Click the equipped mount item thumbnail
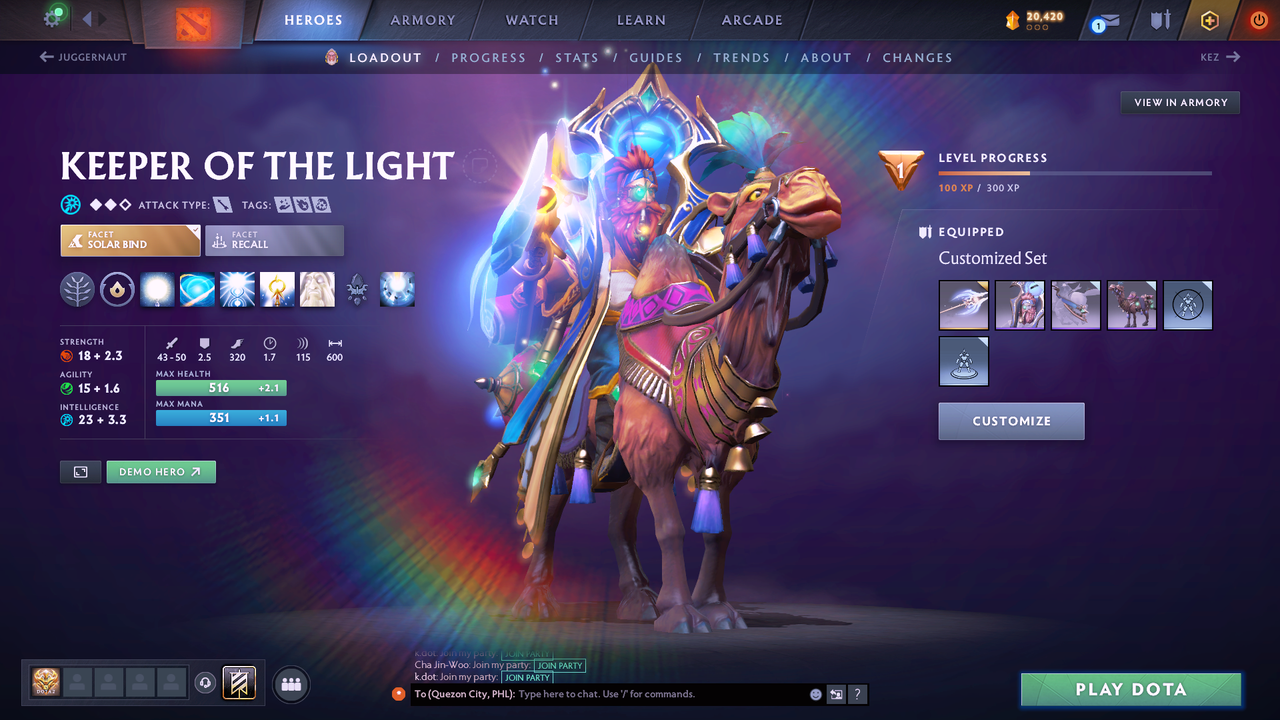Viewport: 1280px width, 720px height. [1132, 305]
